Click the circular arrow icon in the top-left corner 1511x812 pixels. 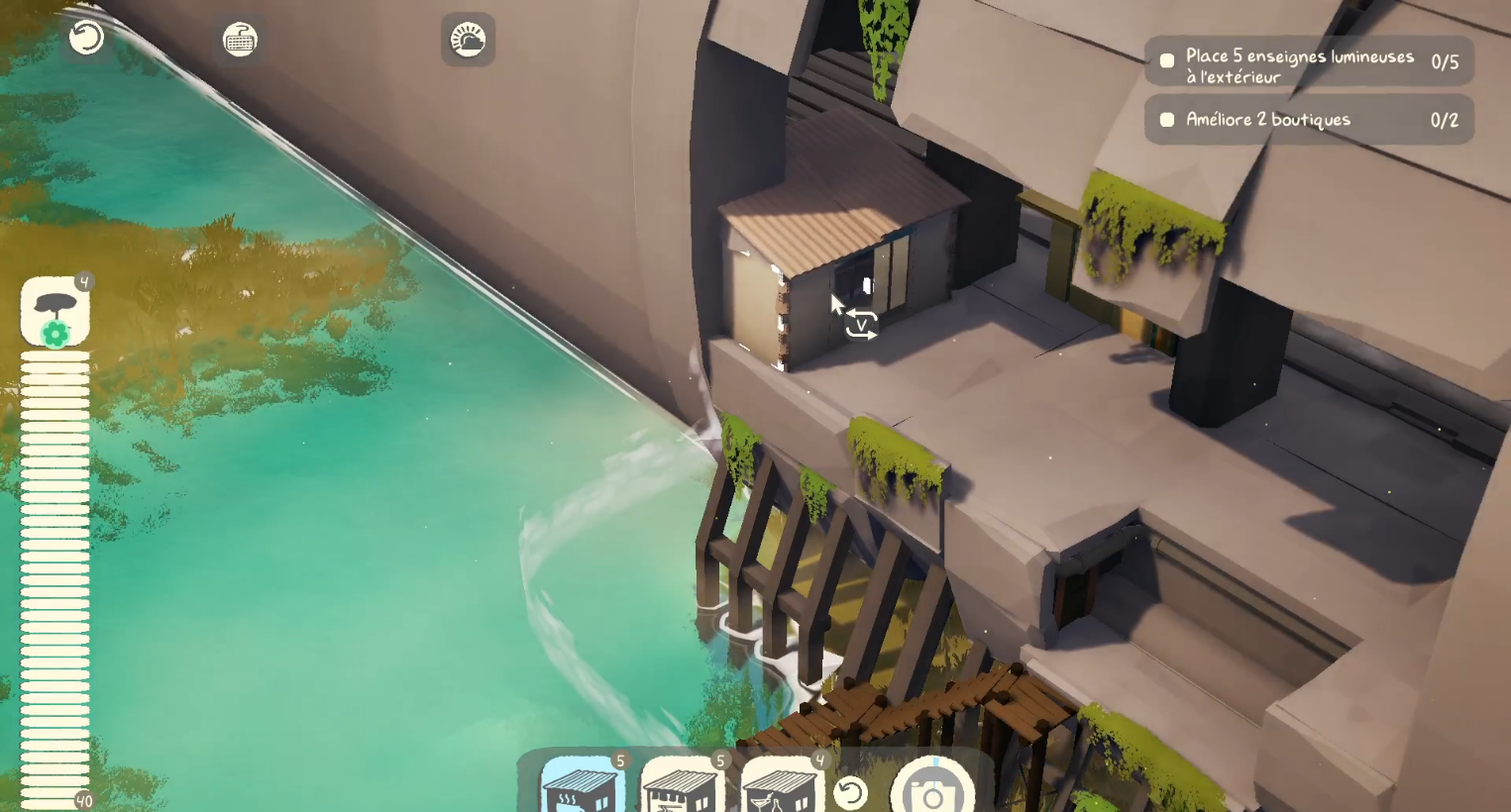tap(86, 39)
